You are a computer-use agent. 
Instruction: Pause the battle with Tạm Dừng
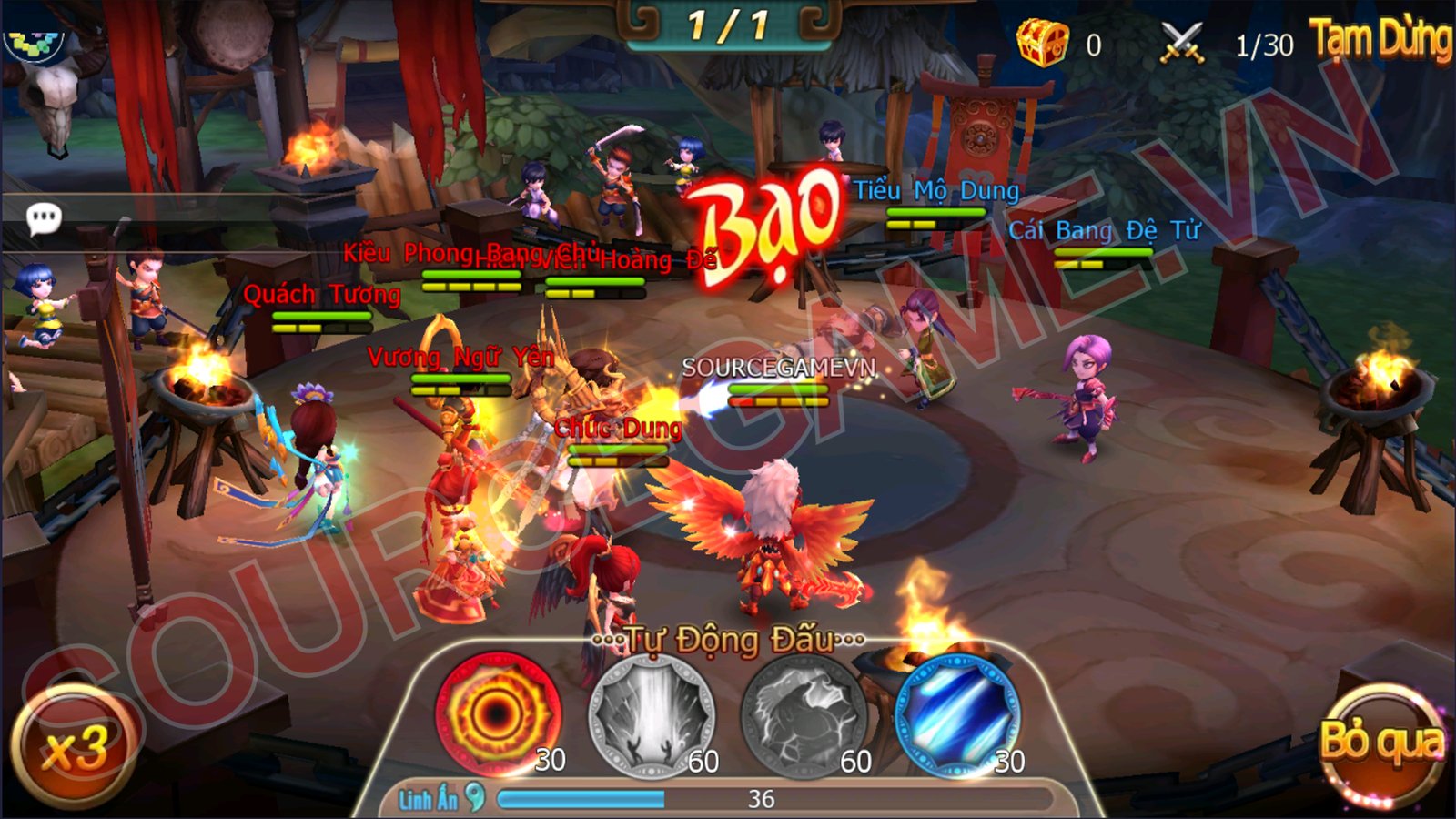pos(1380,41)
